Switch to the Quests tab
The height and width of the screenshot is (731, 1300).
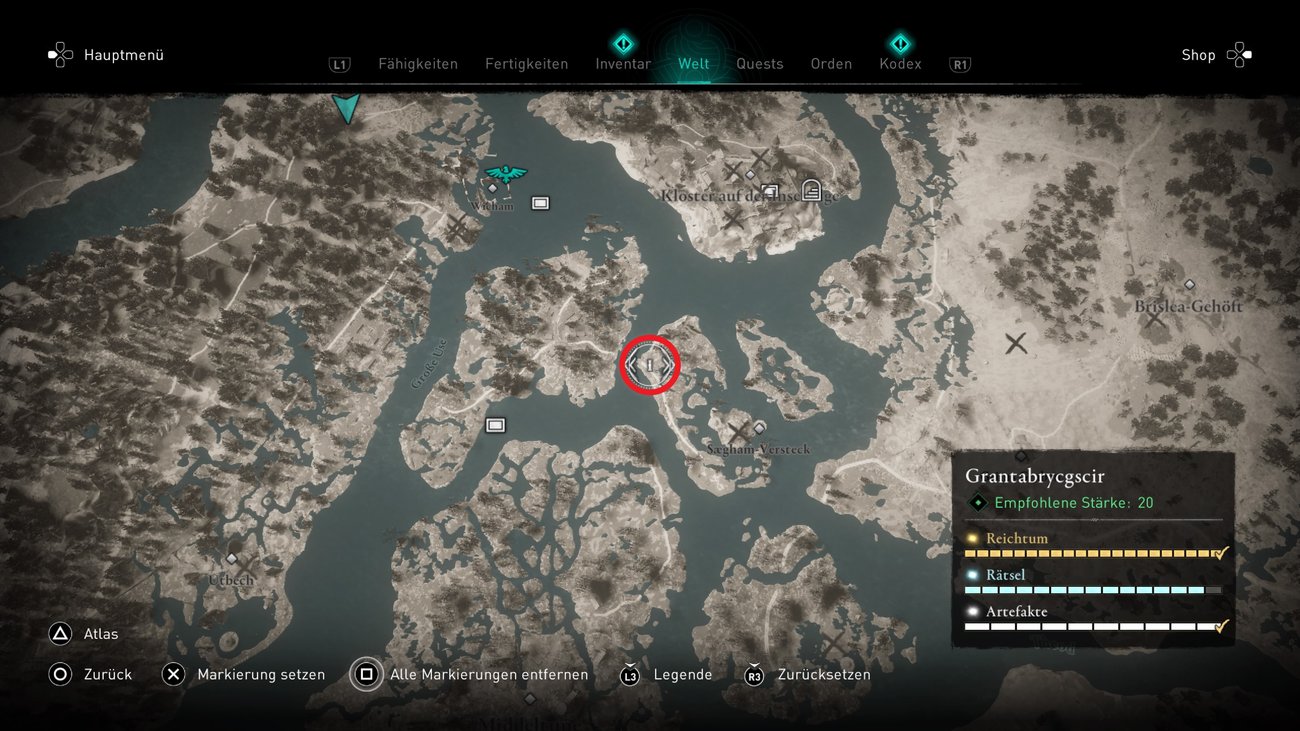point(760,63)
